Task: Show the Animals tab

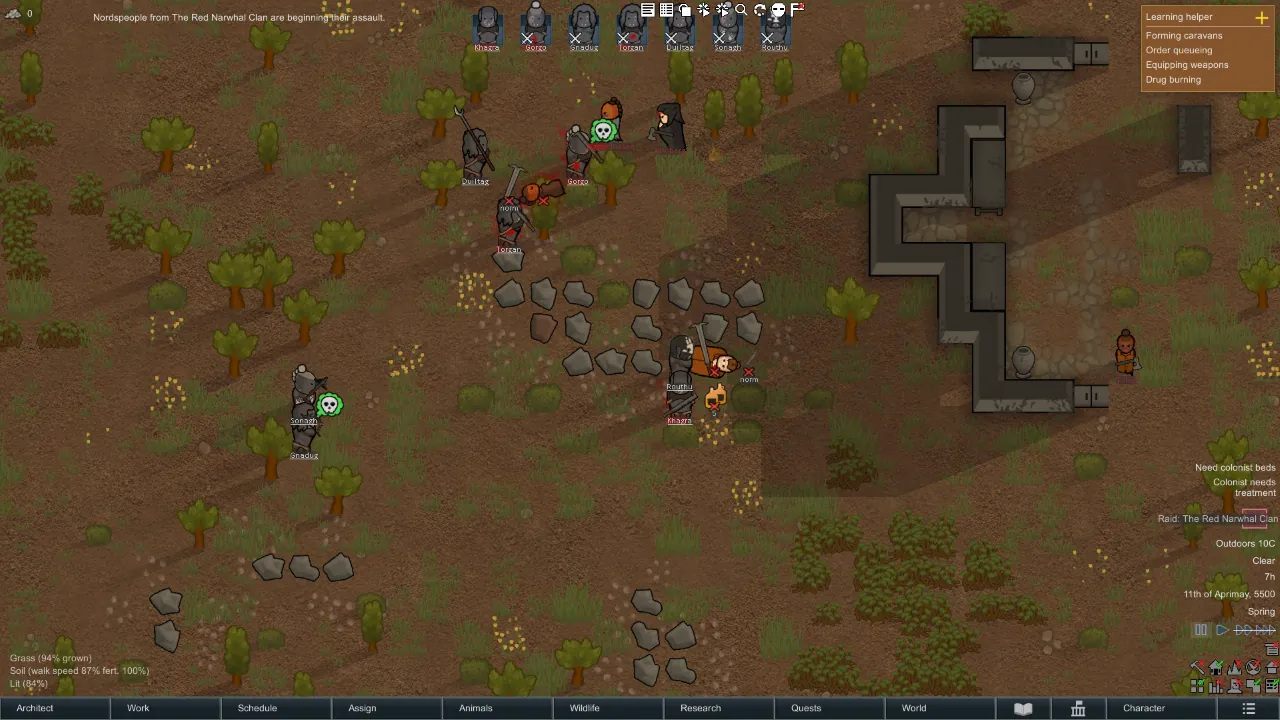Action: pos(475,708)
